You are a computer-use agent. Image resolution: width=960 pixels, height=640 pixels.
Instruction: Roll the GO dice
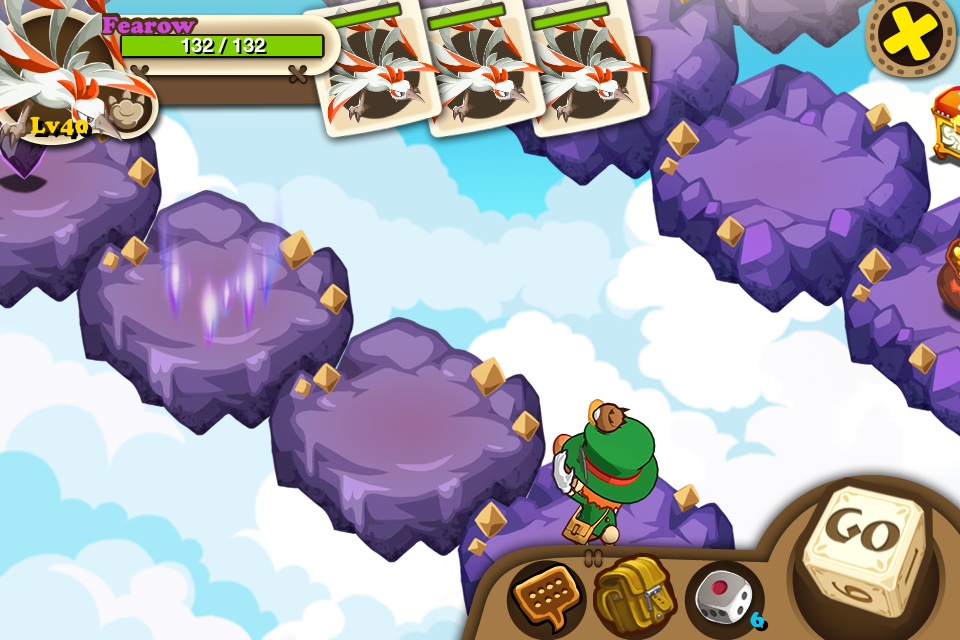pyautogui.click(x=866, y=548)
